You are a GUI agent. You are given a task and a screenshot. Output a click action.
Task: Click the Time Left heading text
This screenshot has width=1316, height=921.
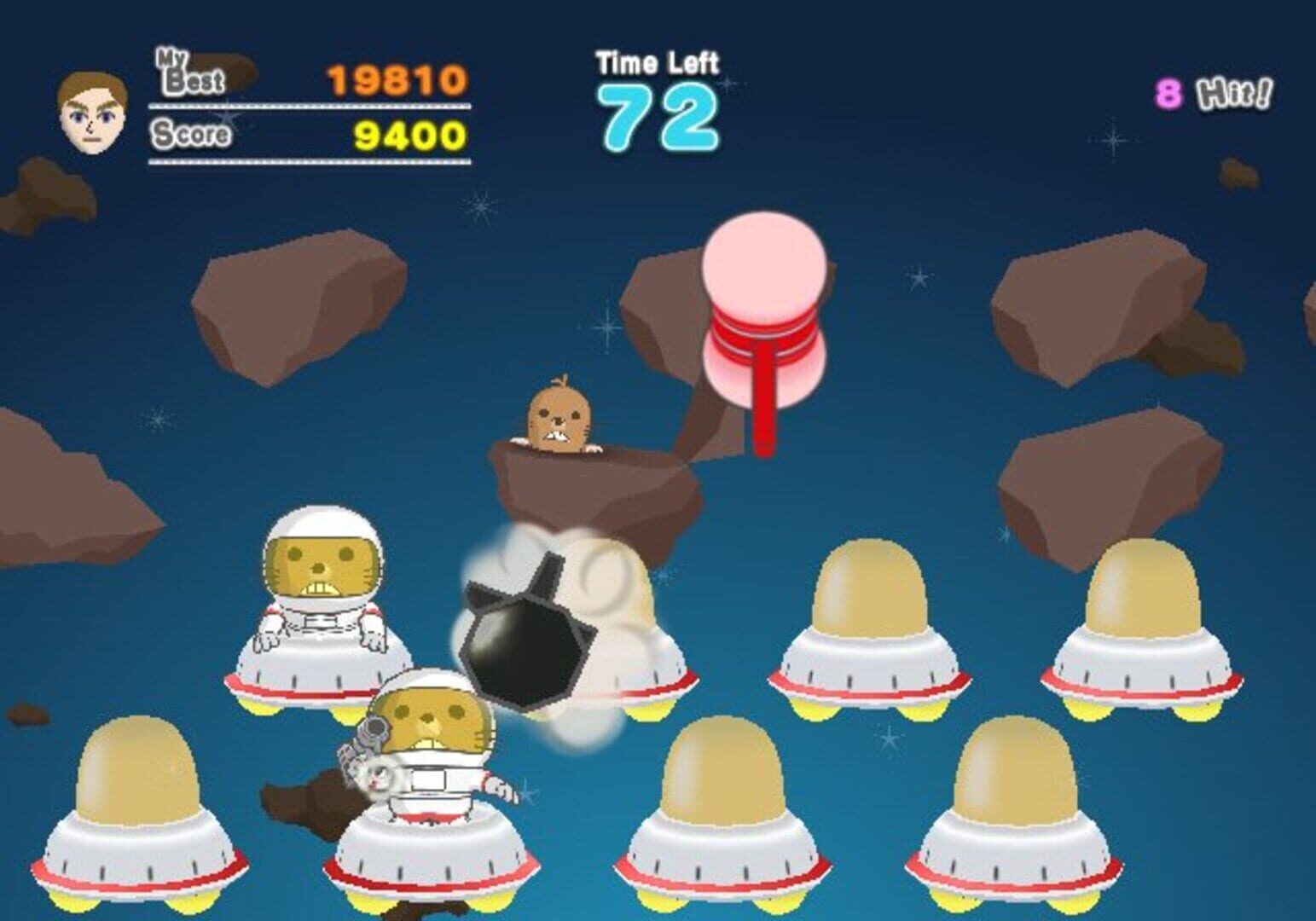(x=657, y=60)
